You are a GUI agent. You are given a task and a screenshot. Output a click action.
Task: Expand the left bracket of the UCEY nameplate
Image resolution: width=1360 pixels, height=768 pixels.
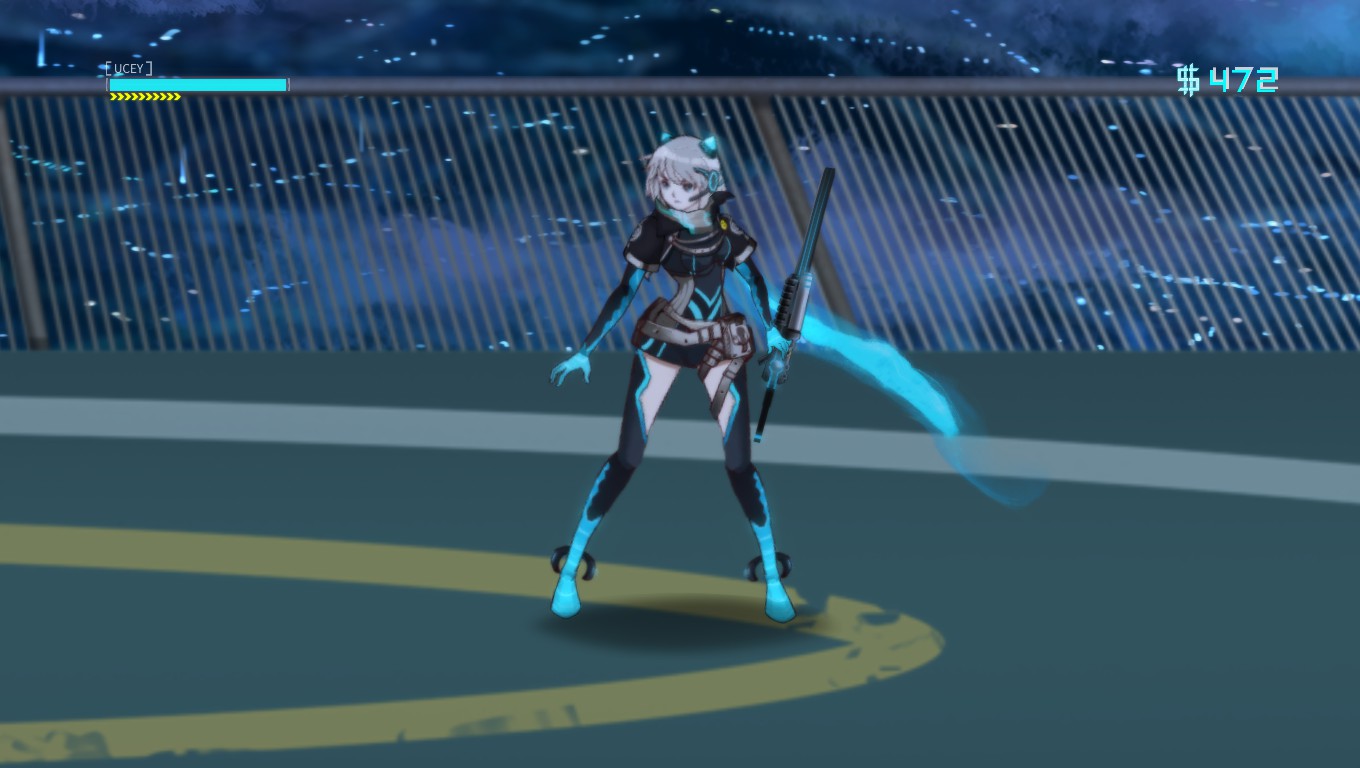[108, 68]
